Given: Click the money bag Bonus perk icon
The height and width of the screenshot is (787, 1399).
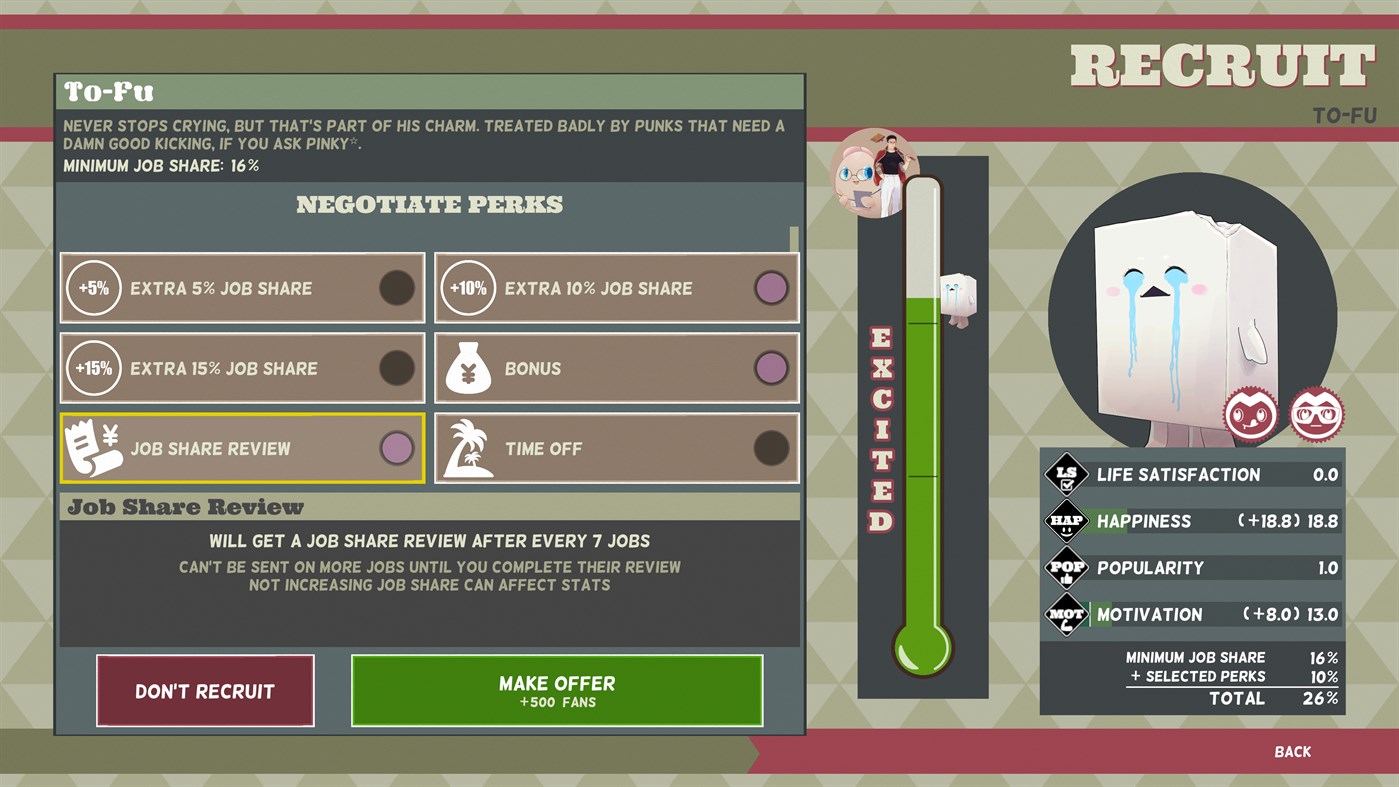Looking at the screenshot, I should 468,368.
